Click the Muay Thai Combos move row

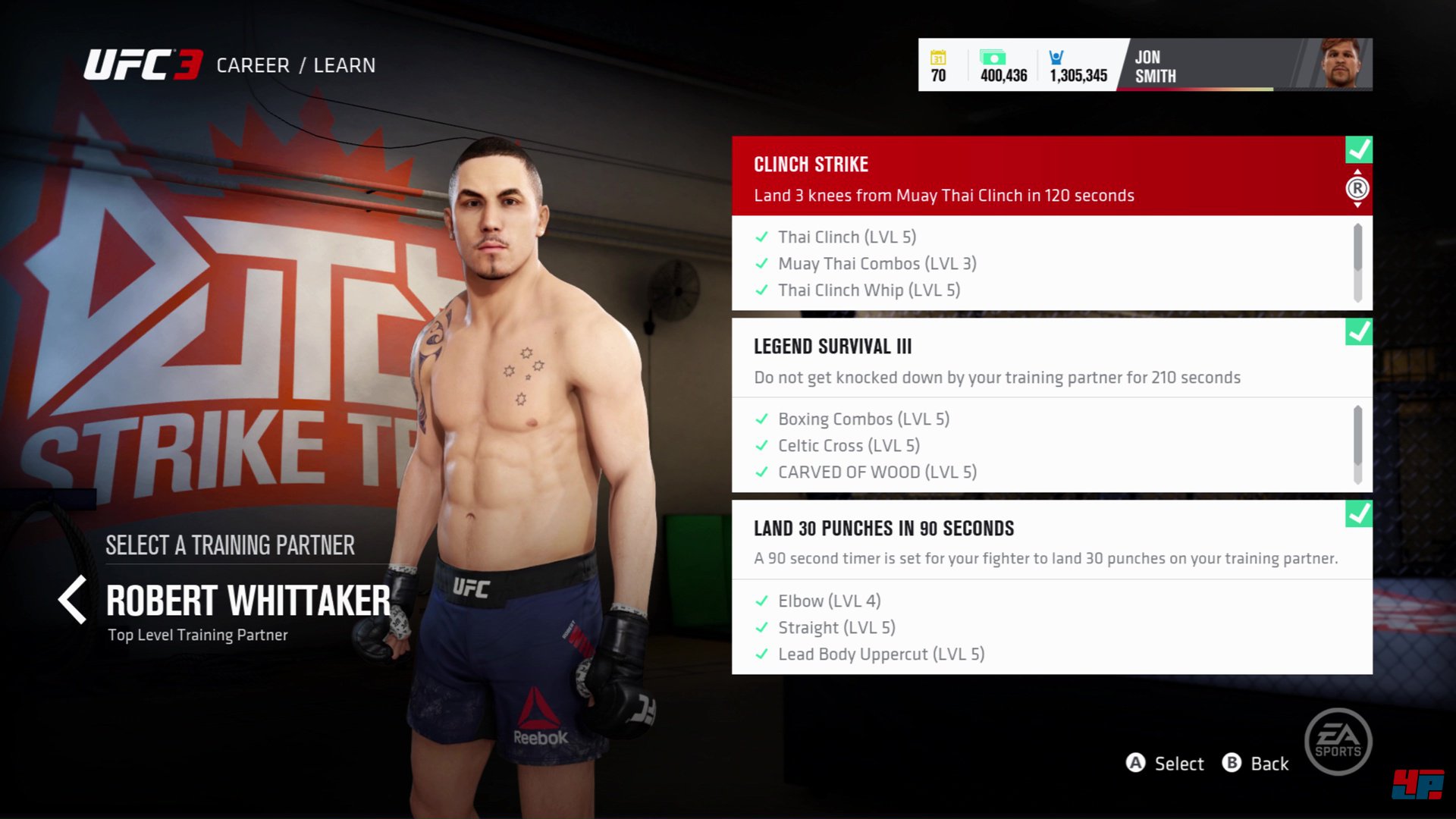point(877,264)
